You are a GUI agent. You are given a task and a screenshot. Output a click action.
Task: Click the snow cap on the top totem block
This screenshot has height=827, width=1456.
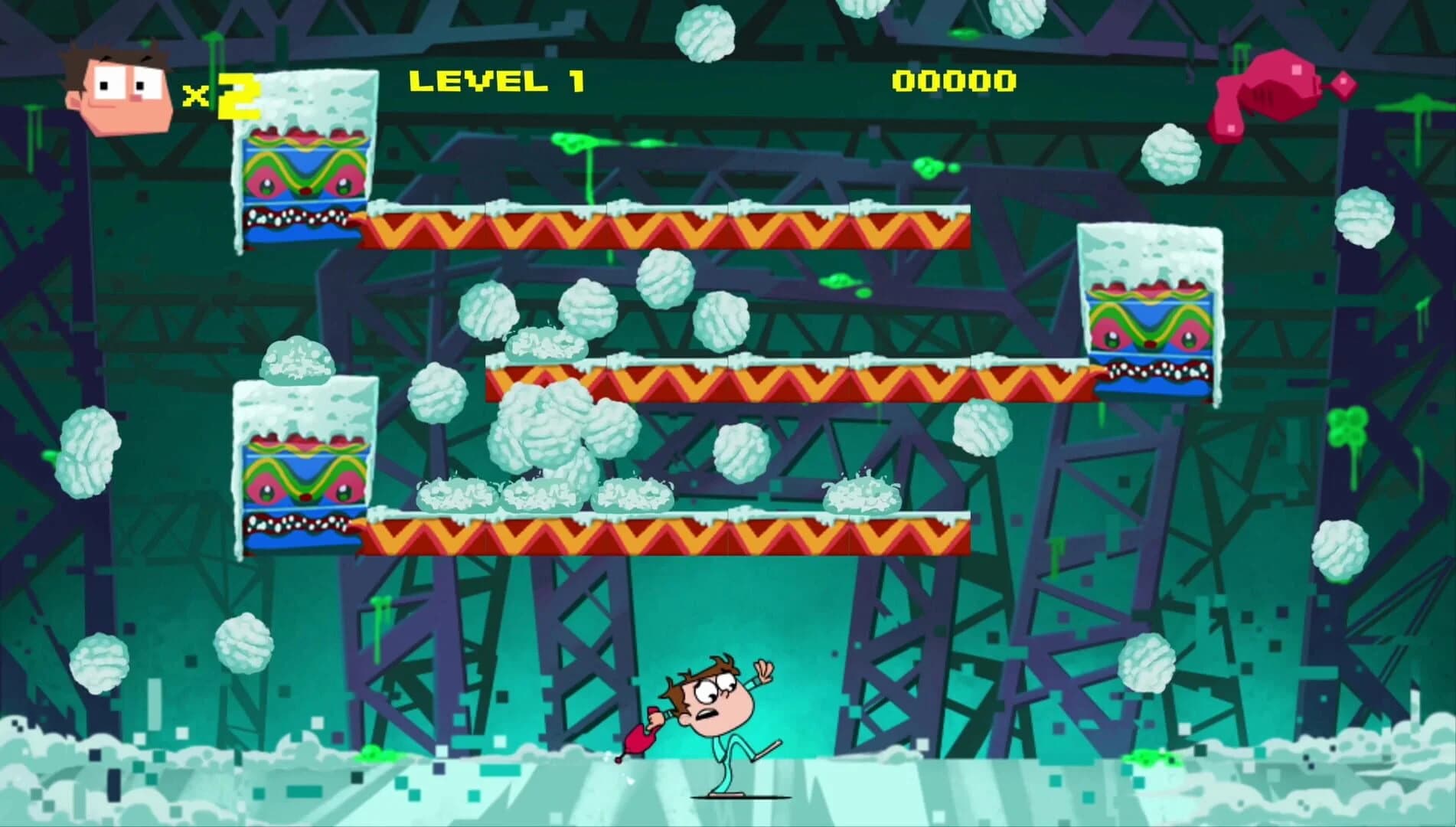[x=306, y=100]
